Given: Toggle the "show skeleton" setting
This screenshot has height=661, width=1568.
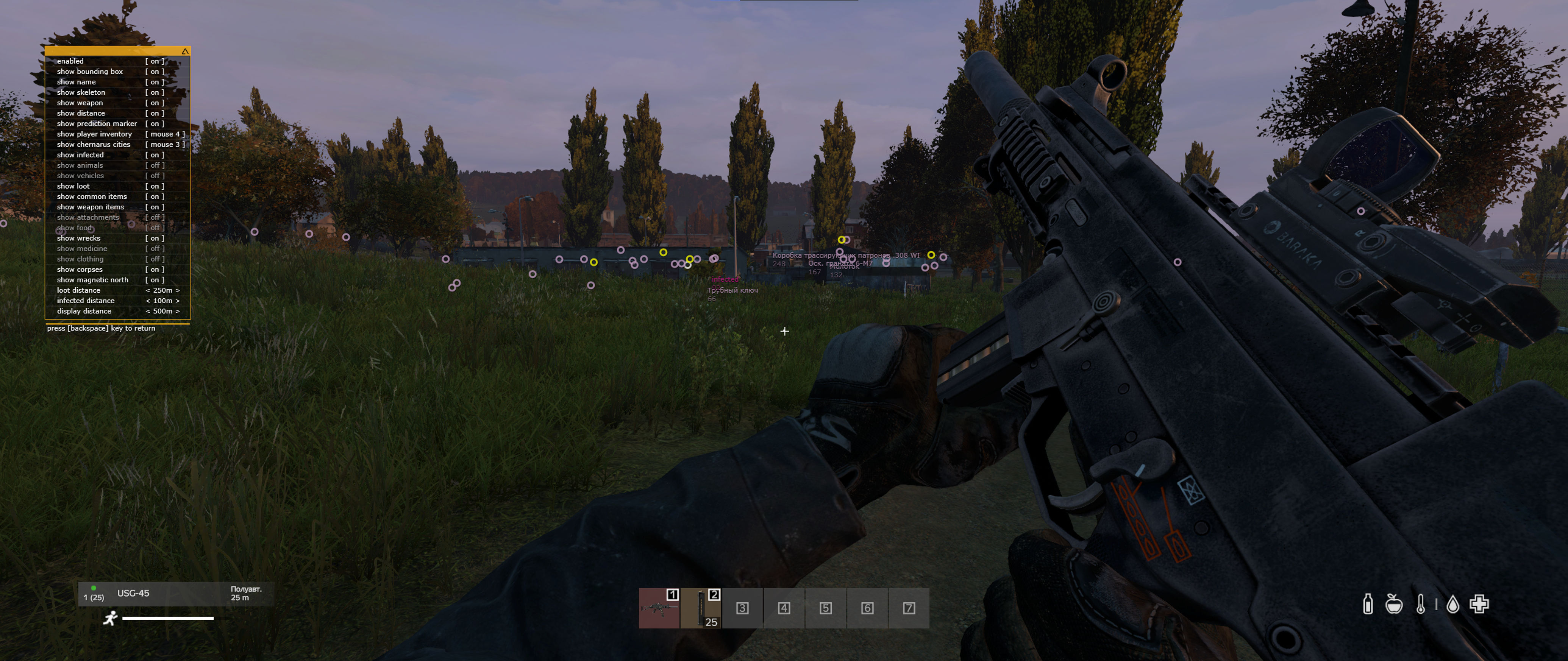Looking at the screenshot, I should pos(155,92).
